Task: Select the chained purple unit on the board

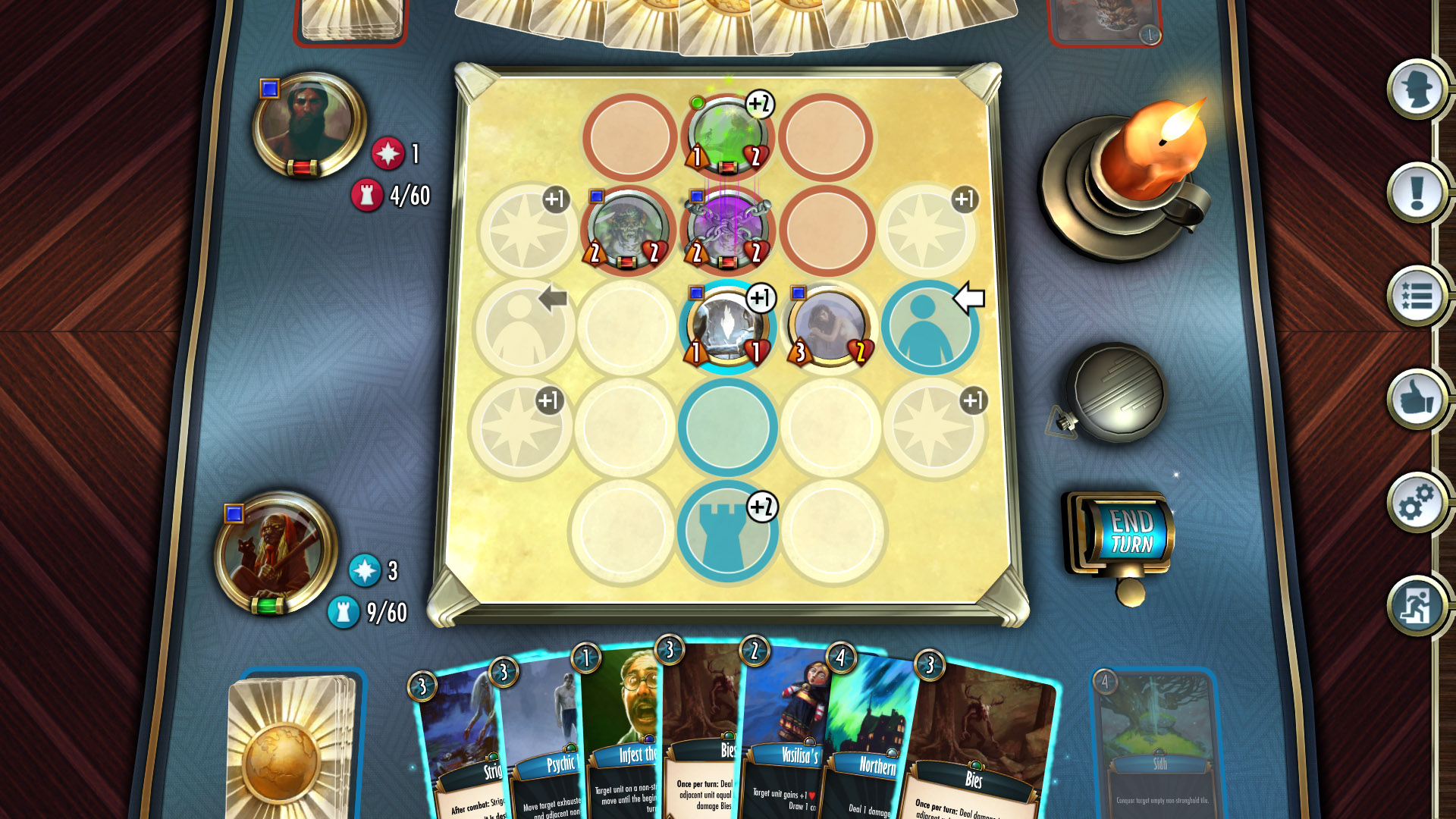Action: (x=726, y=229)
